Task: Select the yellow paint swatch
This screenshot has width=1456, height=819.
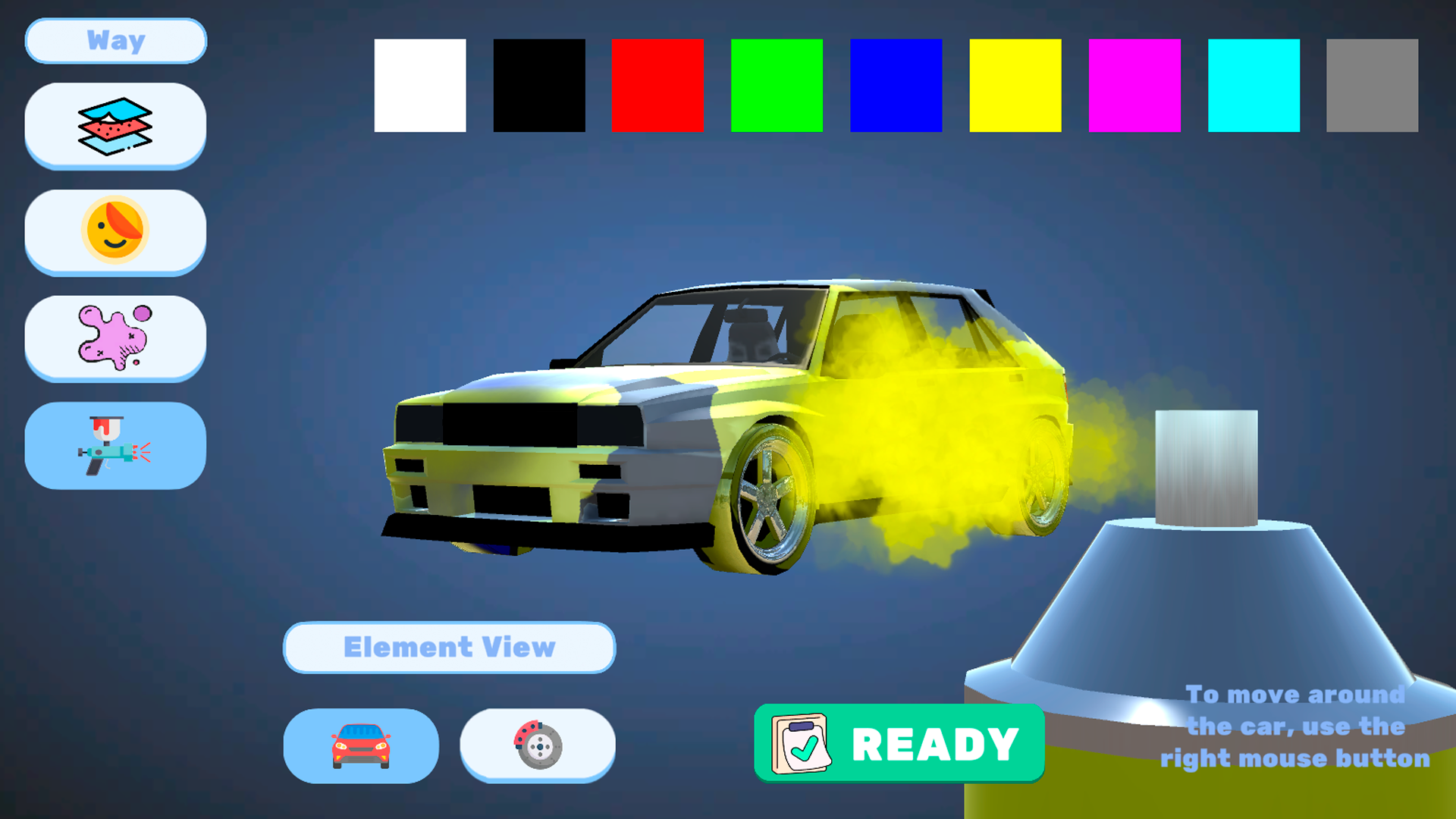Action: 1015,85
